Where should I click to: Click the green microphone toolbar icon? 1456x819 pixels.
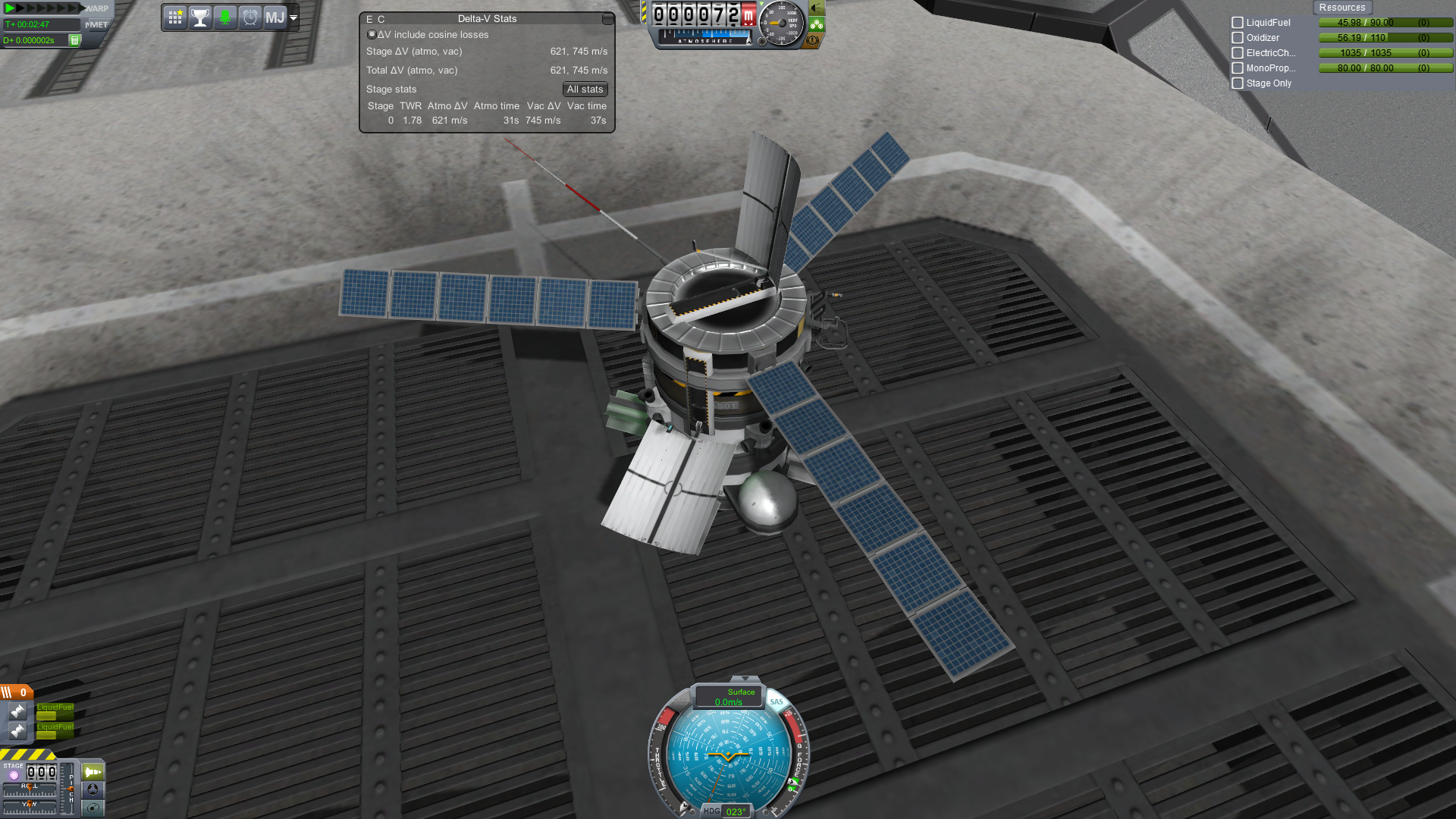pyautogui.click(x=225, y=17)
